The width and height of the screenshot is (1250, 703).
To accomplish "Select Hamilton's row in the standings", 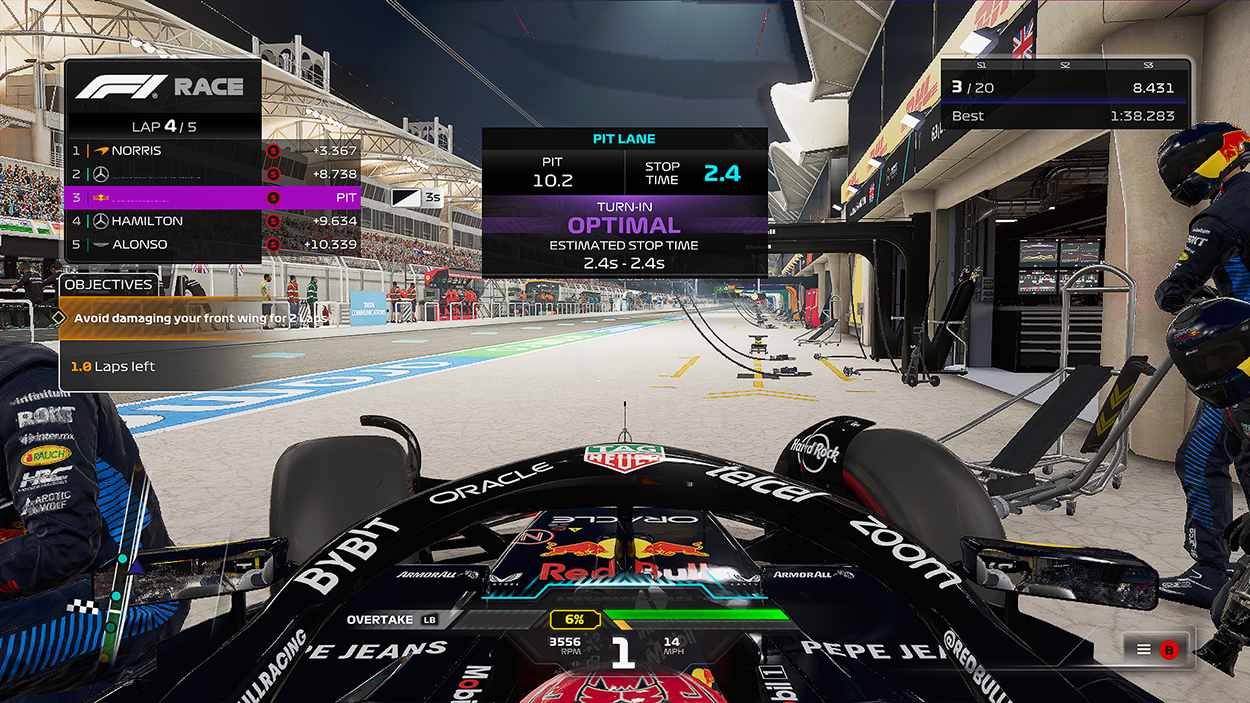I will point(160,221).
